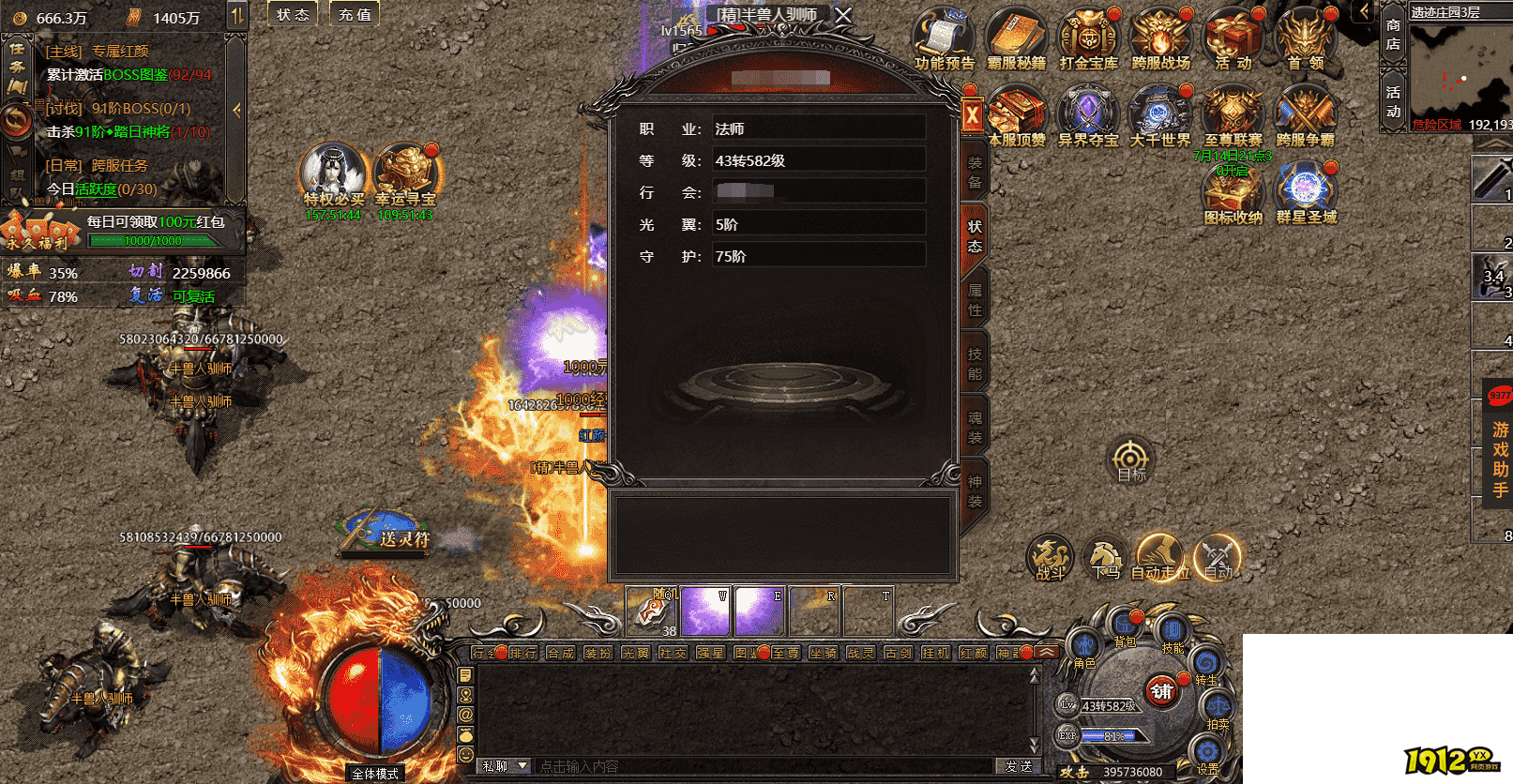
Task: Enter the 跨服战场 cross-server battlefield
Action: click(x=1160, y=38)
